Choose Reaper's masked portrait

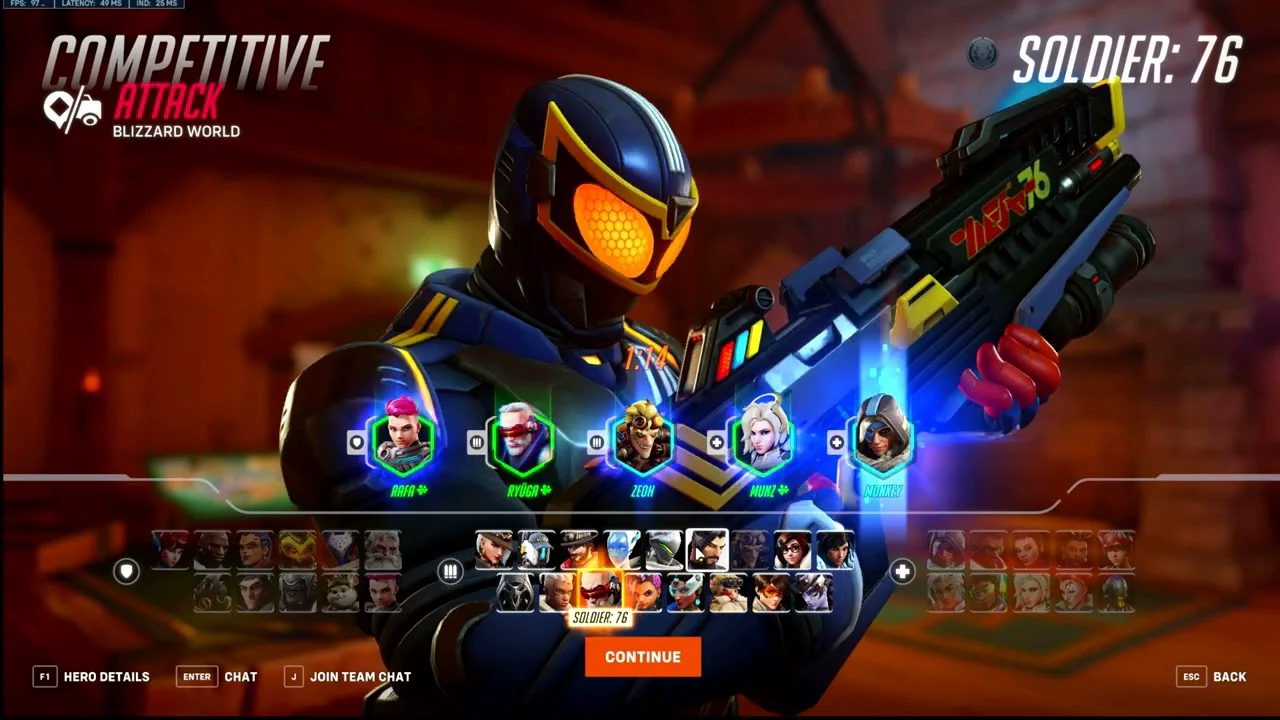pyautogui.click(x=516, y=592)
